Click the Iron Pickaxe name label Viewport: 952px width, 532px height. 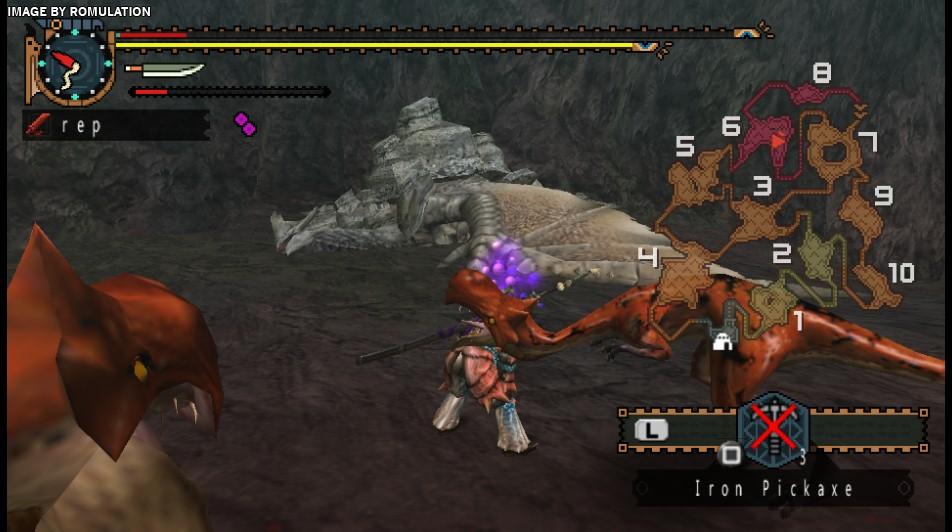point(775,489)
